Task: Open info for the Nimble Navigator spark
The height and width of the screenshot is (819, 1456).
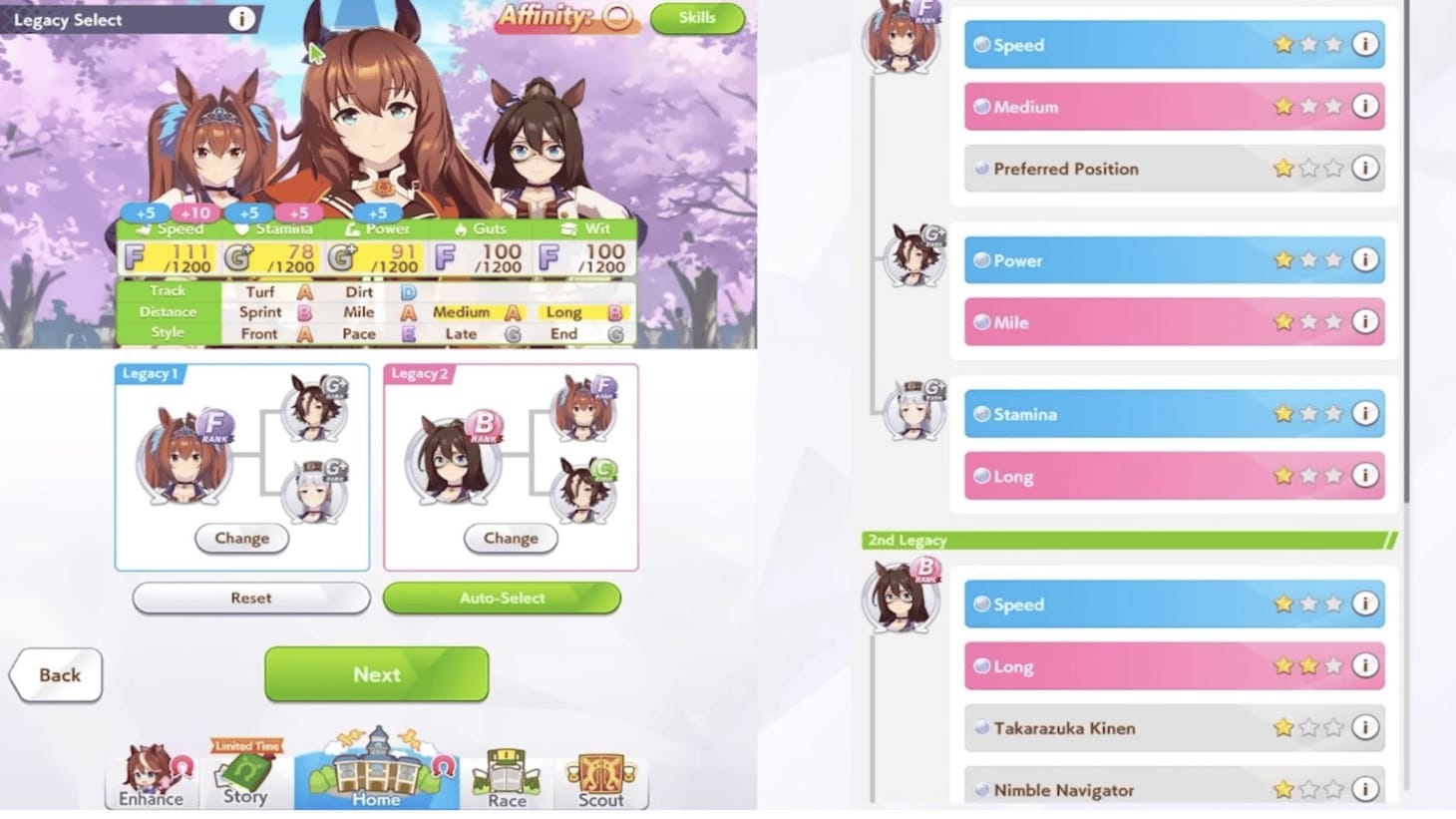Action: pos(1365,790)
